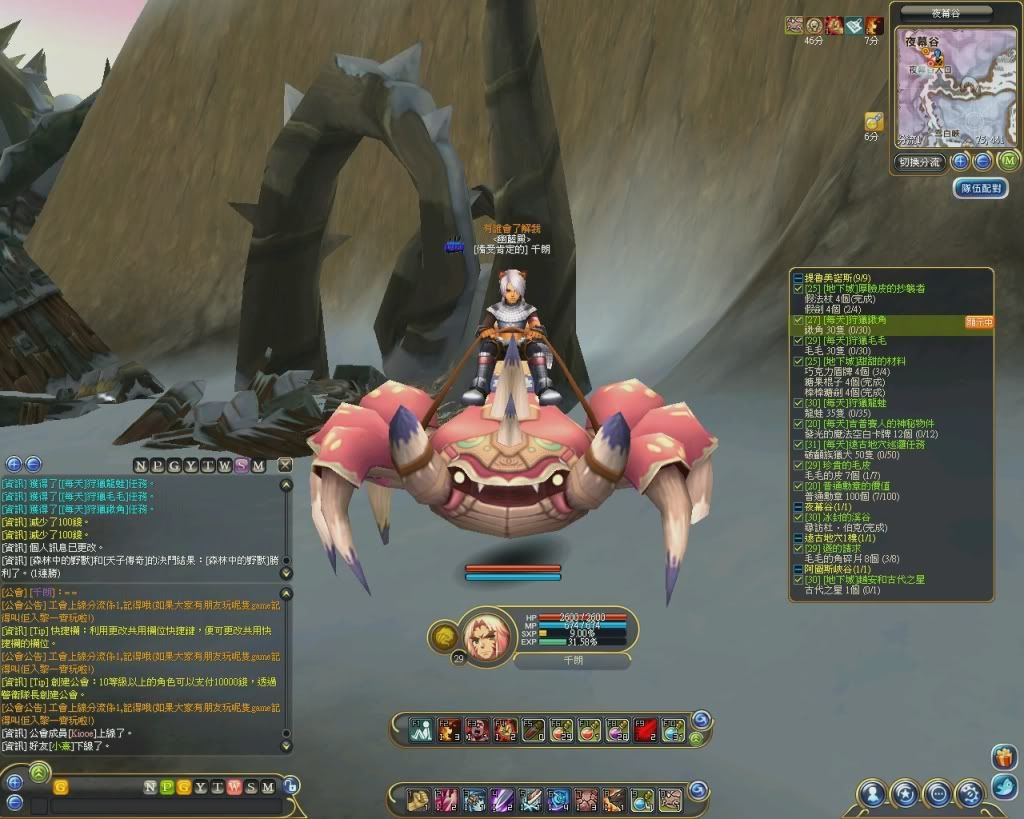
Task: Open the world map with the green M button
Action: pos(1008,162)
